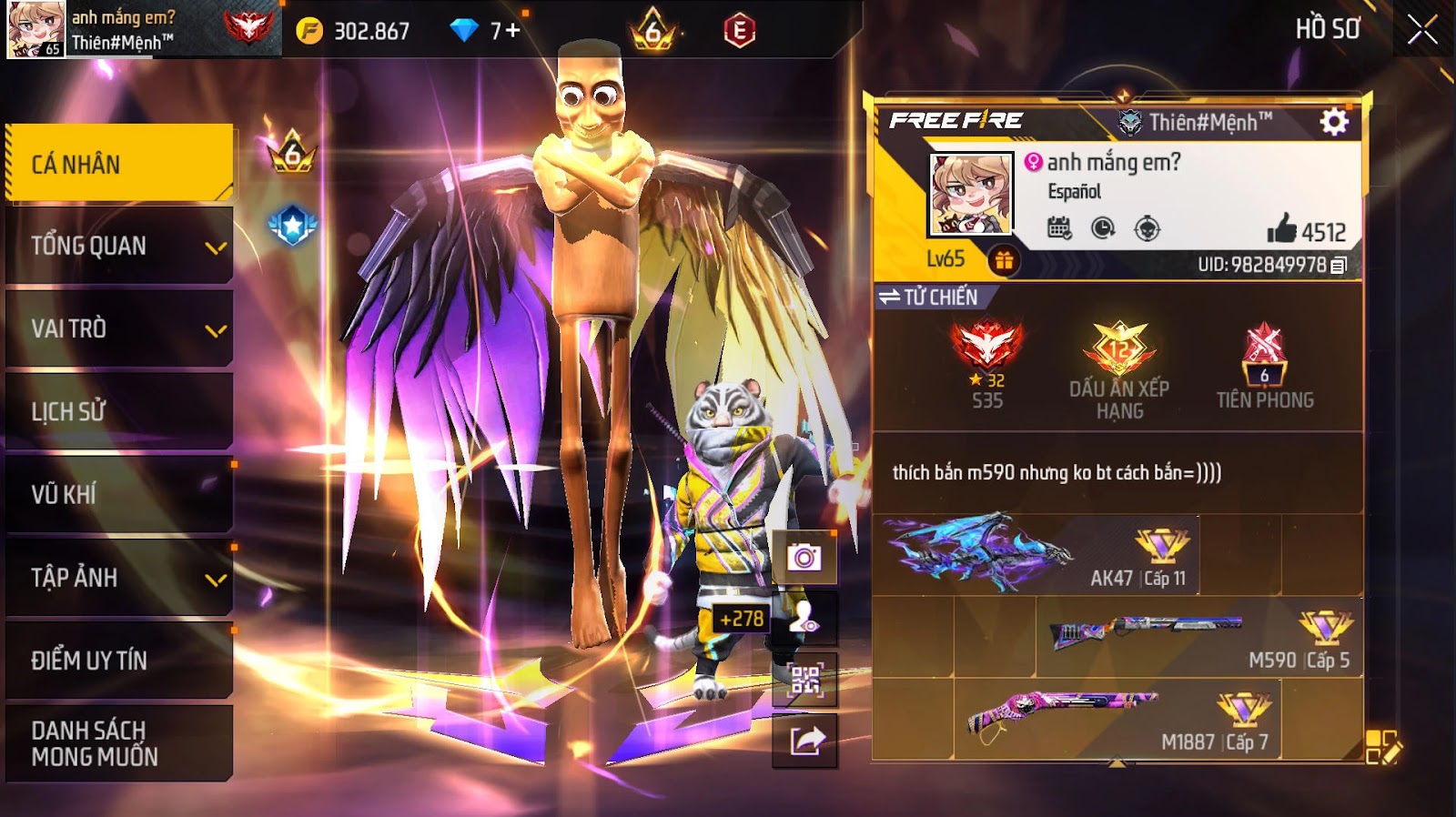
Task: Open profile settings gear icon
Action: pos(1334,122)
